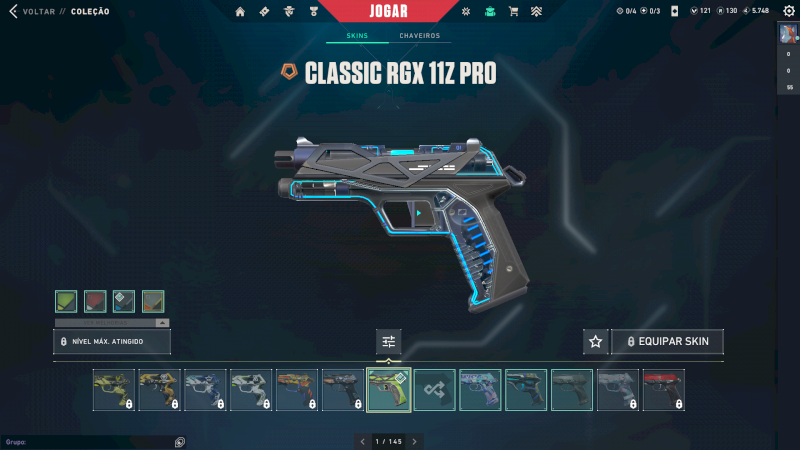Click the Equipar Skin button
The width and height of the screenshot is (800, 450).
[x=667, y=342]
